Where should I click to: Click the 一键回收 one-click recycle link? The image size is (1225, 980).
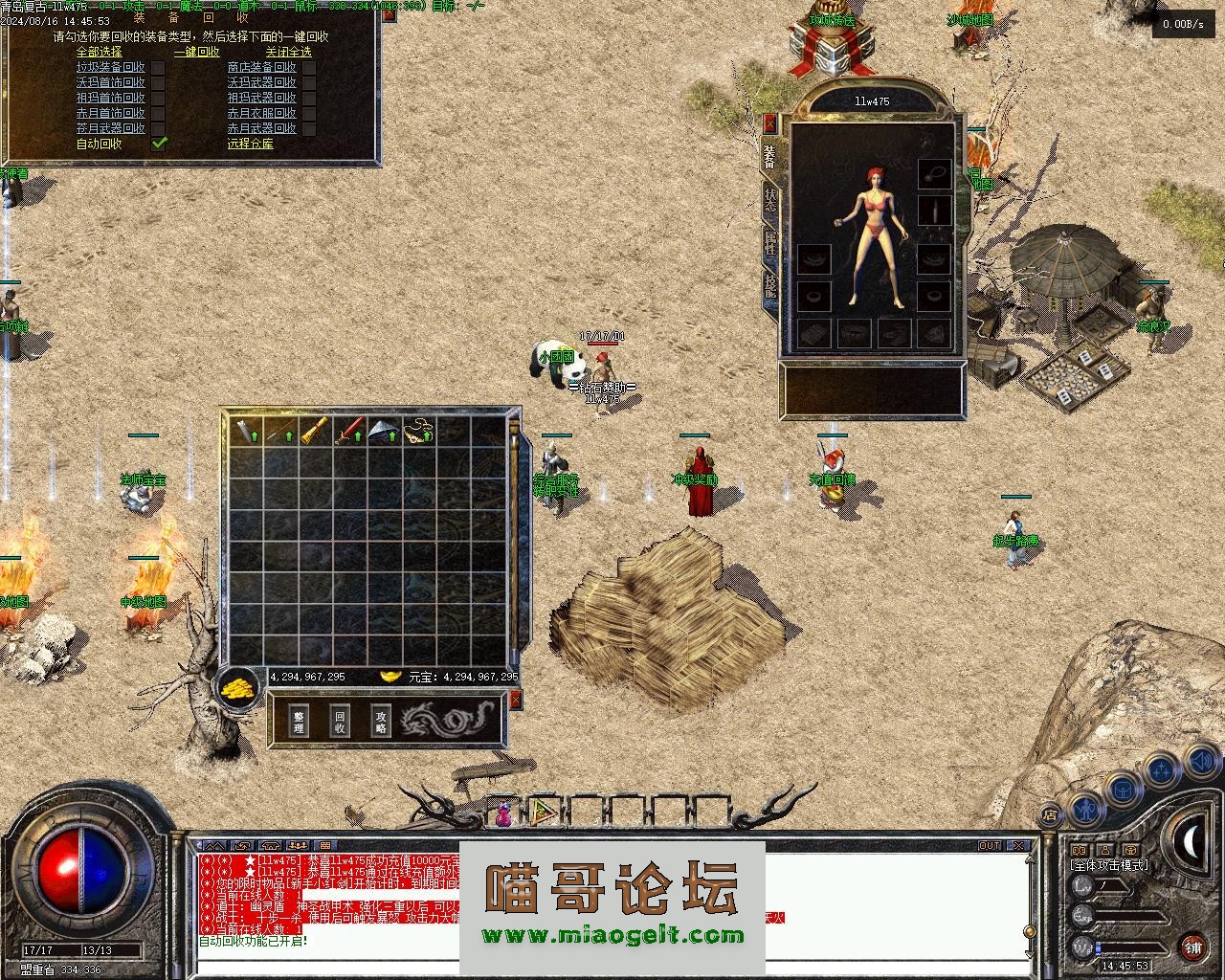tap(197, 52)
